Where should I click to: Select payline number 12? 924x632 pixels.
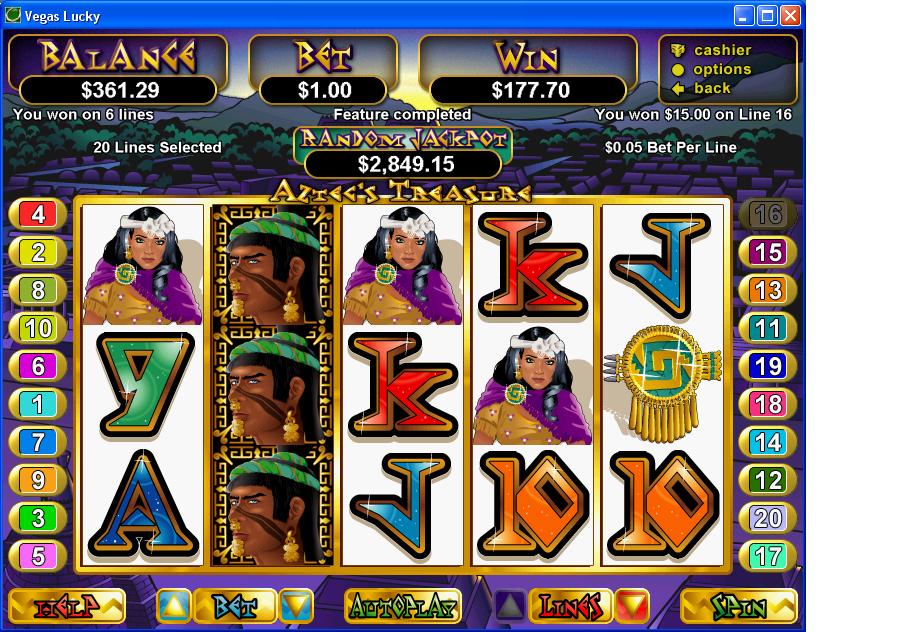click(x=767, y=480)
